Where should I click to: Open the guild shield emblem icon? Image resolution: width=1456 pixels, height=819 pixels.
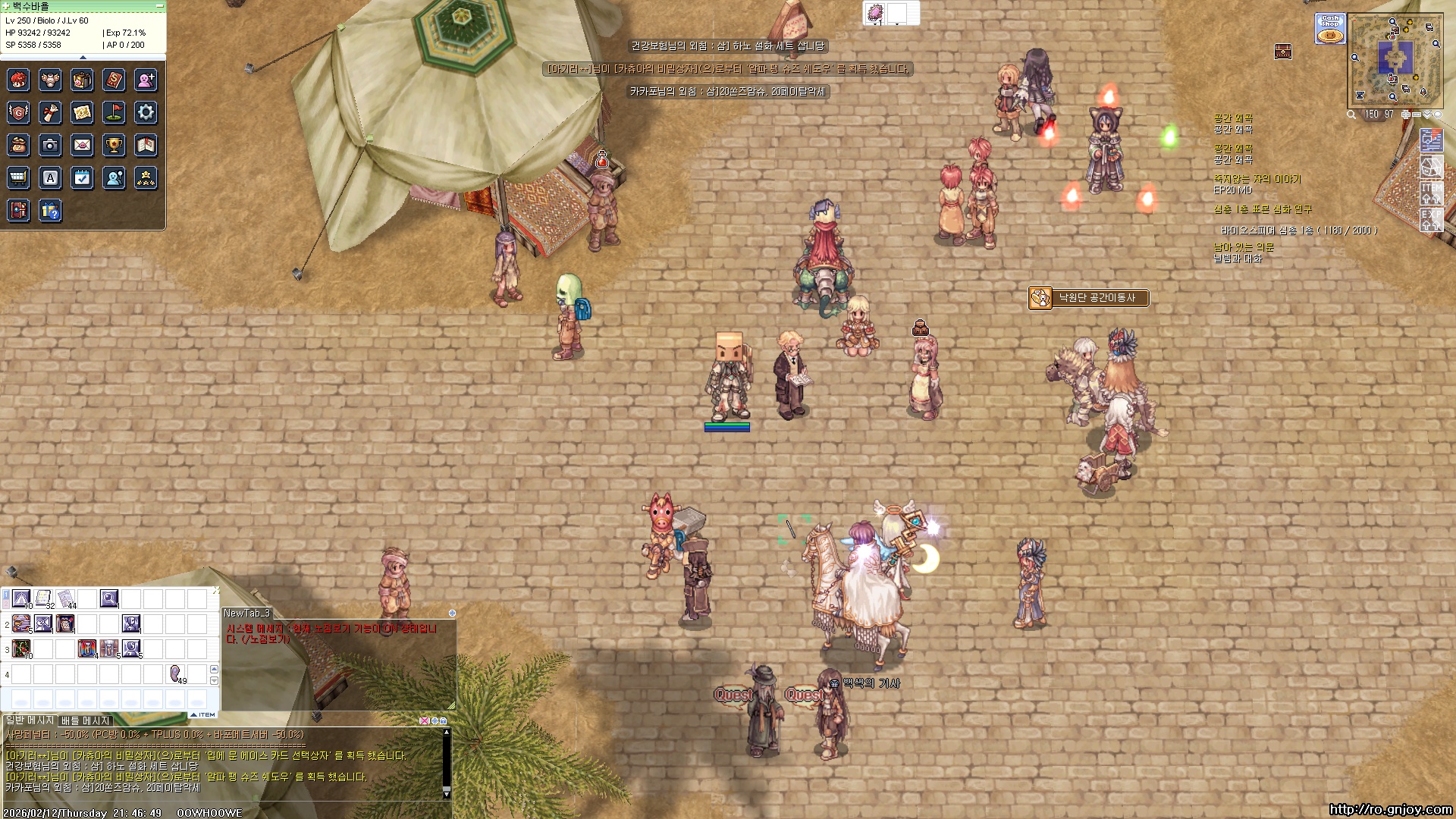pyautogui.click(x=18, y=113)
